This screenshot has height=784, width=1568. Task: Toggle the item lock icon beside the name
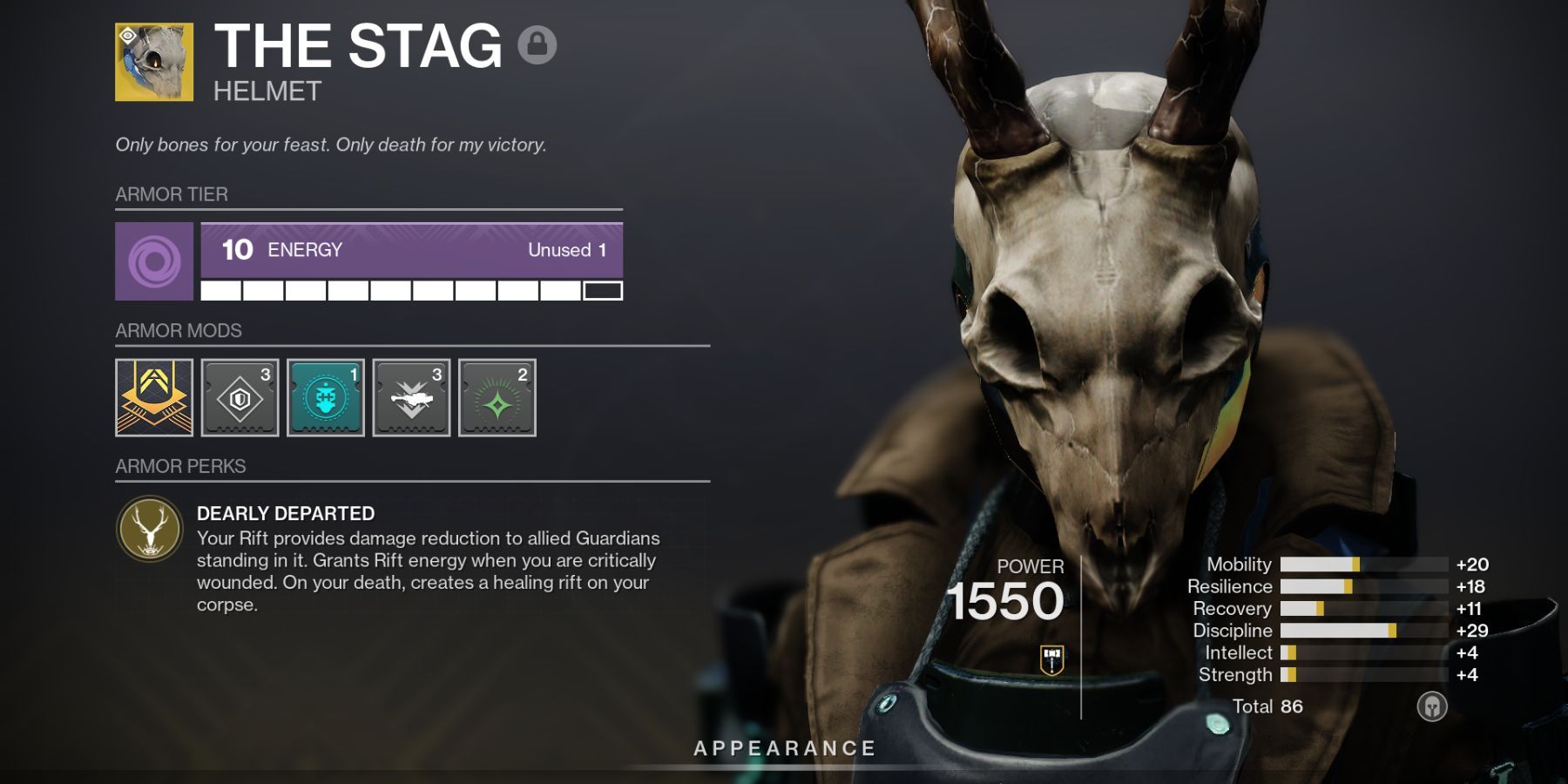click(537, 44)
